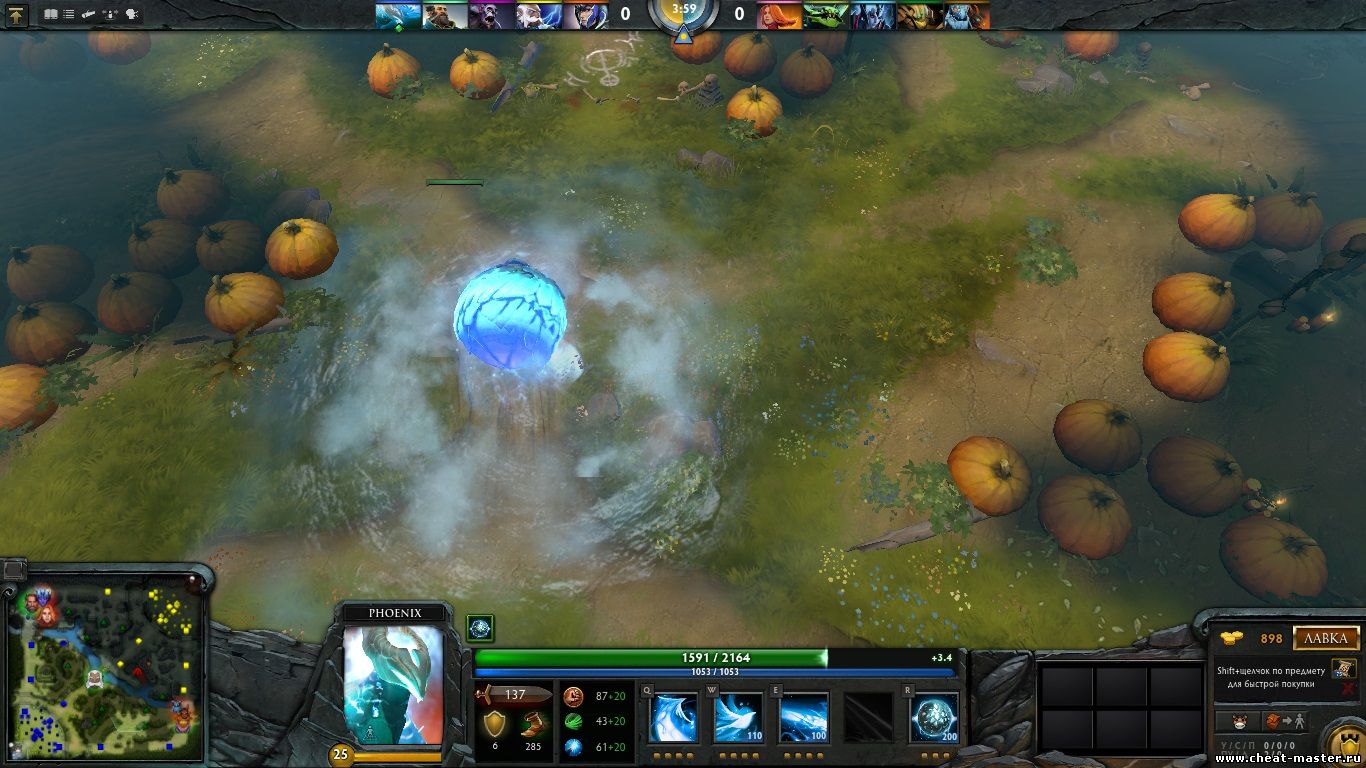
Task: Inspect the Supernova buff icon above health bar
Action: [480, 628]
